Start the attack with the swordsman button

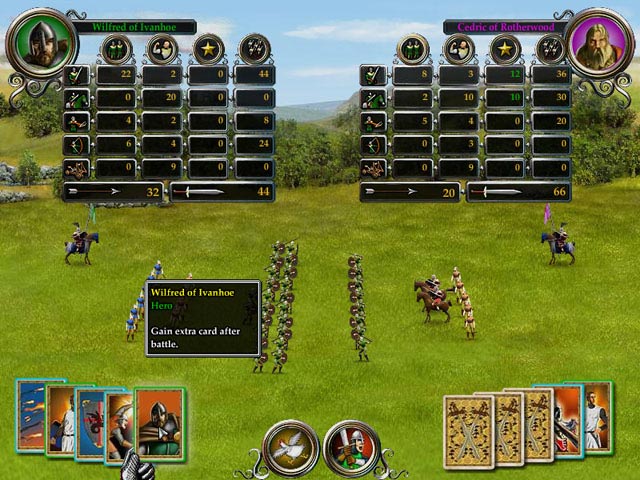[352, 448]
